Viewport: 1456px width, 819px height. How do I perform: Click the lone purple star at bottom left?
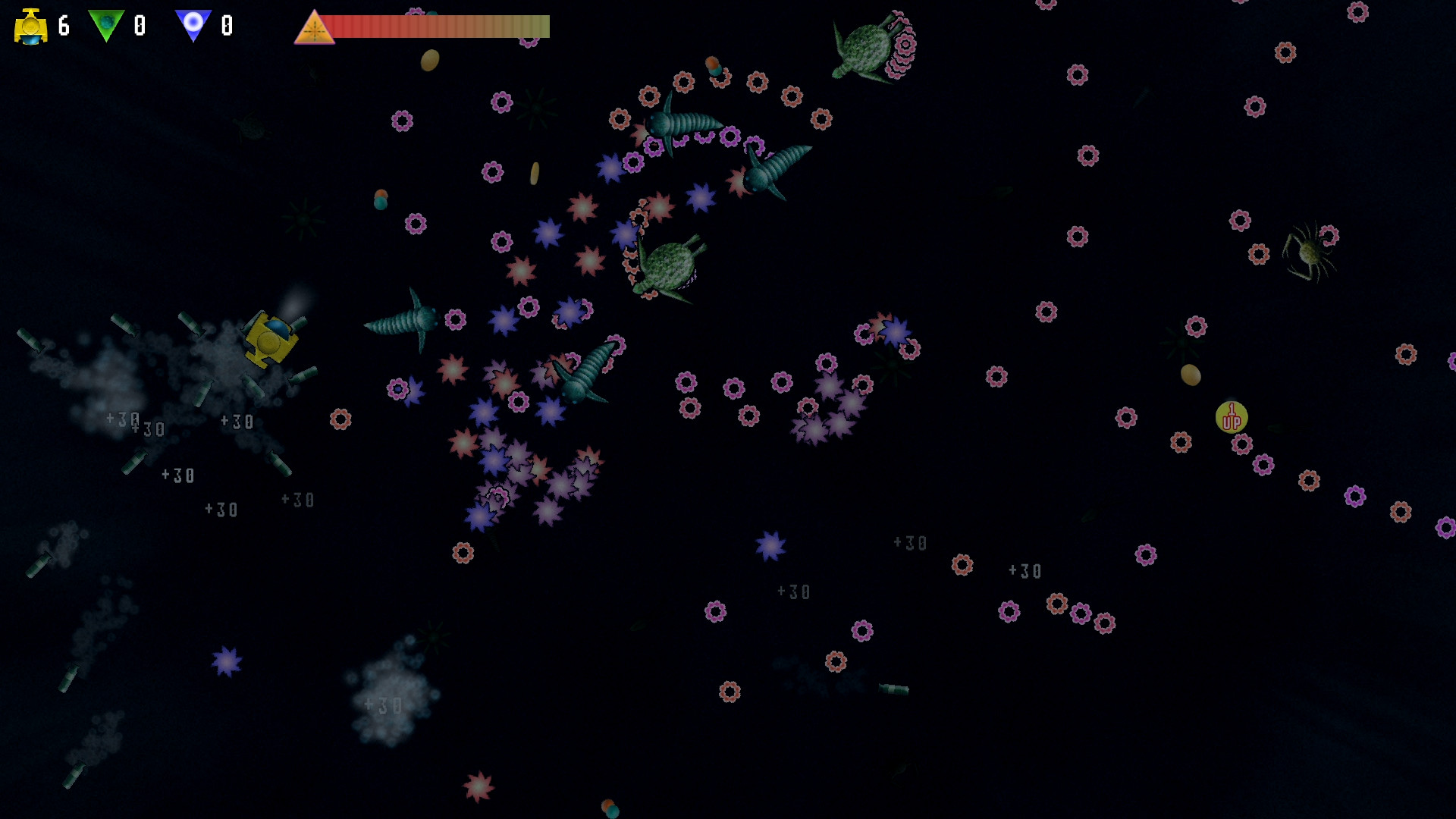(x=225, y=662)
